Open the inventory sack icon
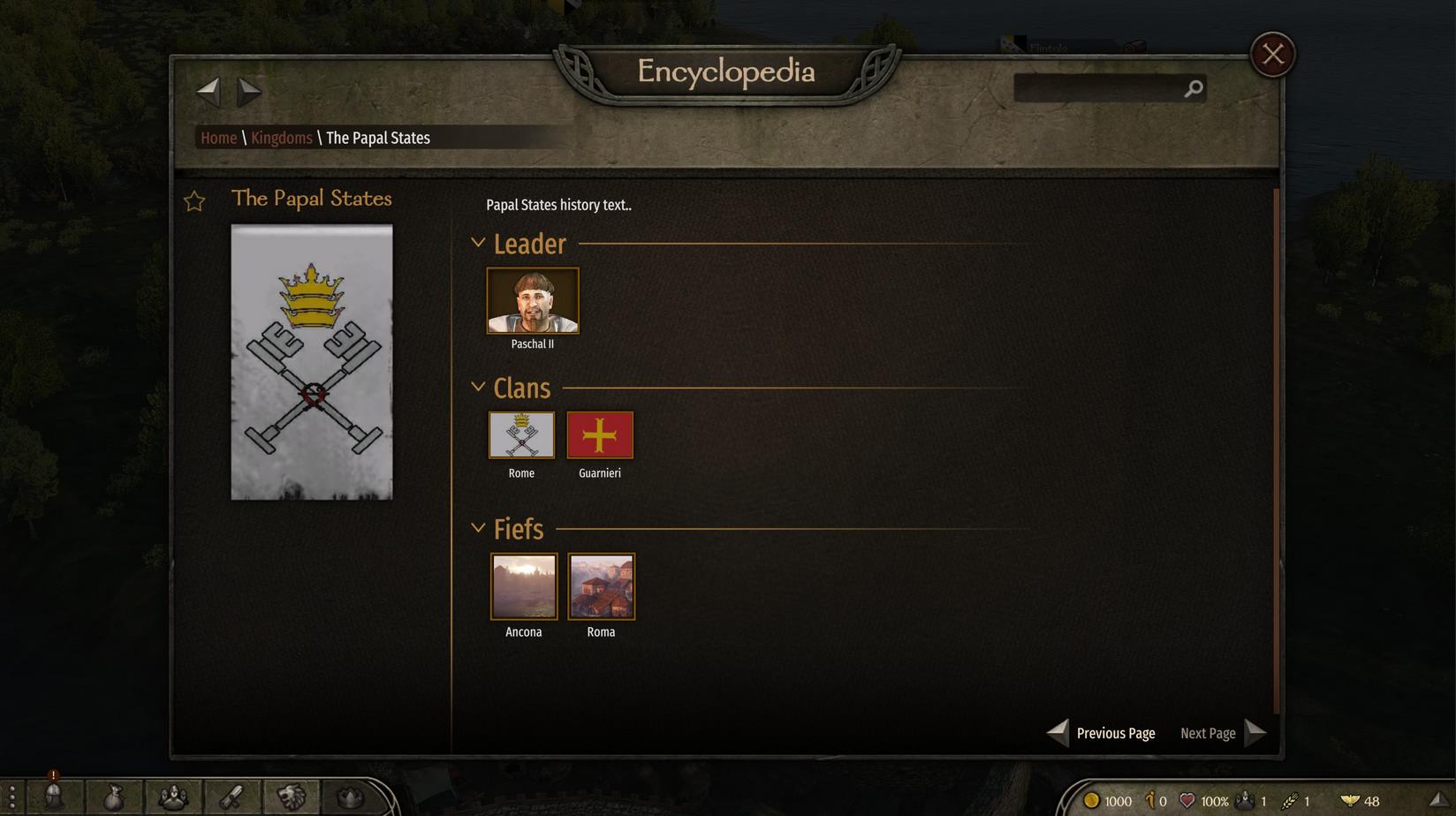Viewport: 1456px width, 816px height. (113, 797)
